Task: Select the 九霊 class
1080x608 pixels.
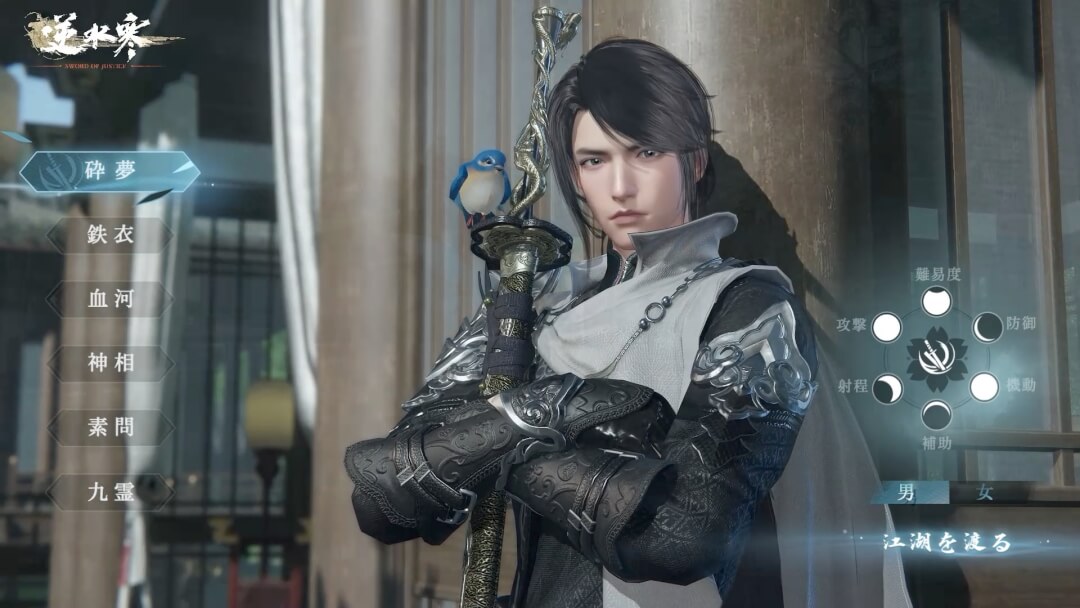Action: (x=110, y=491)
